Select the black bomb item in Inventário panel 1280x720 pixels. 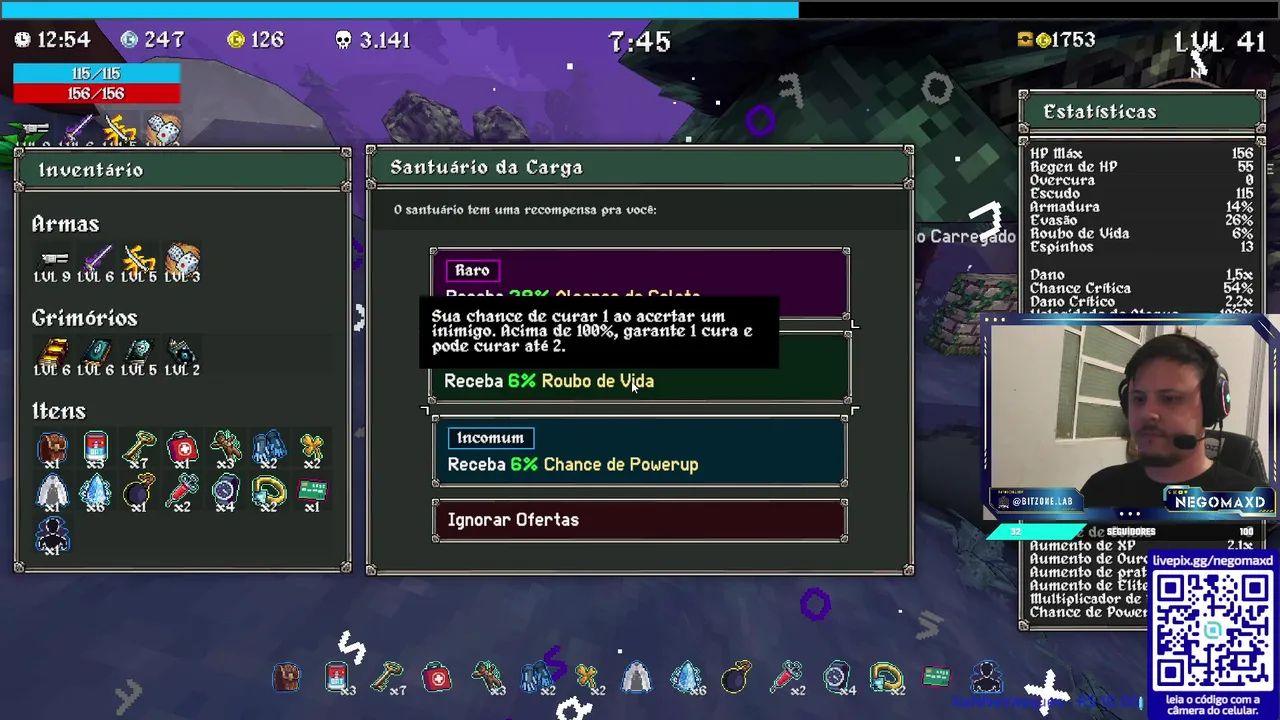pyautogui.click(x=139, y=491)
